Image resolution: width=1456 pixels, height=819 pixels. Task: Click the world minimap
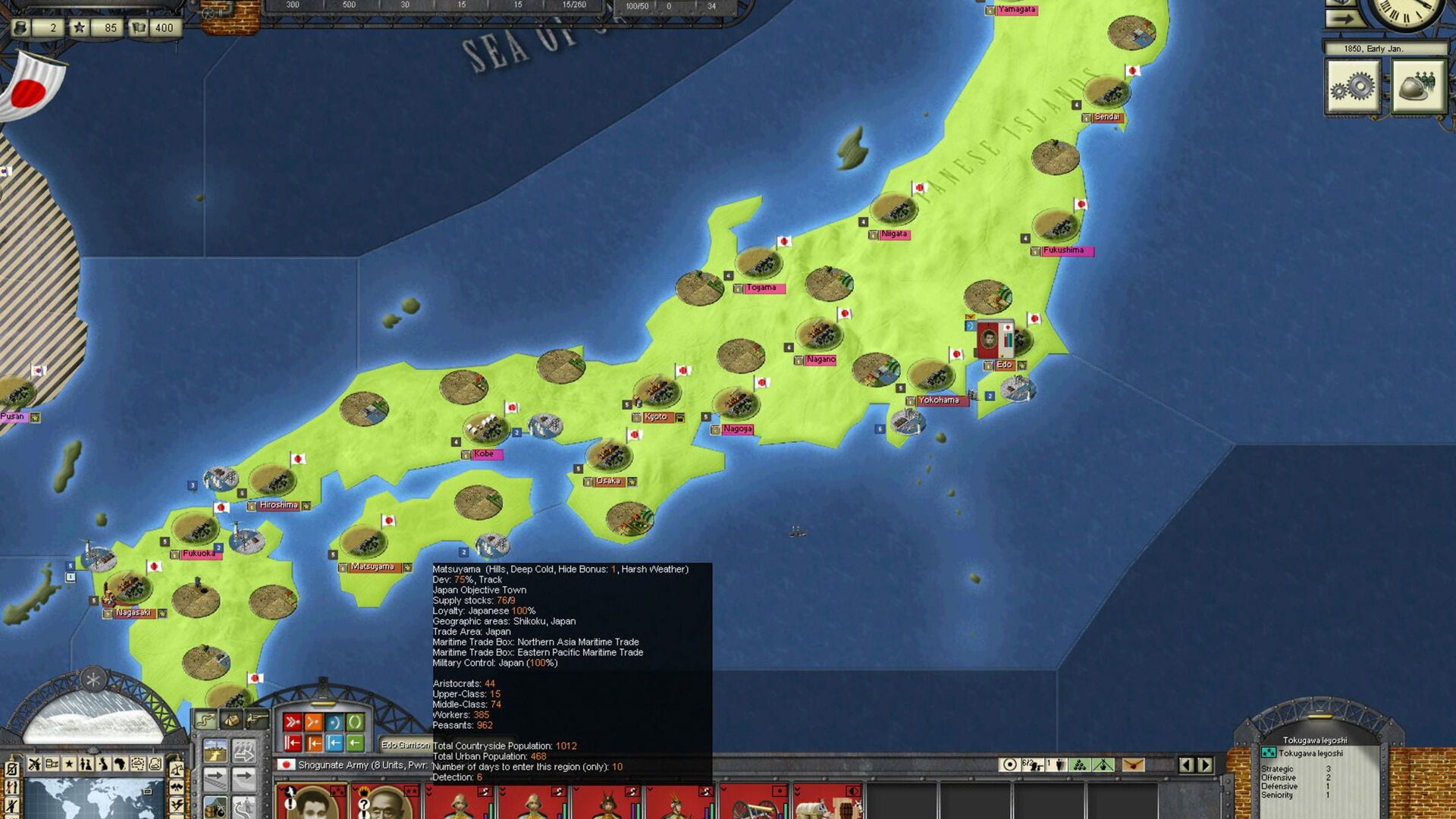coord(89,798)
